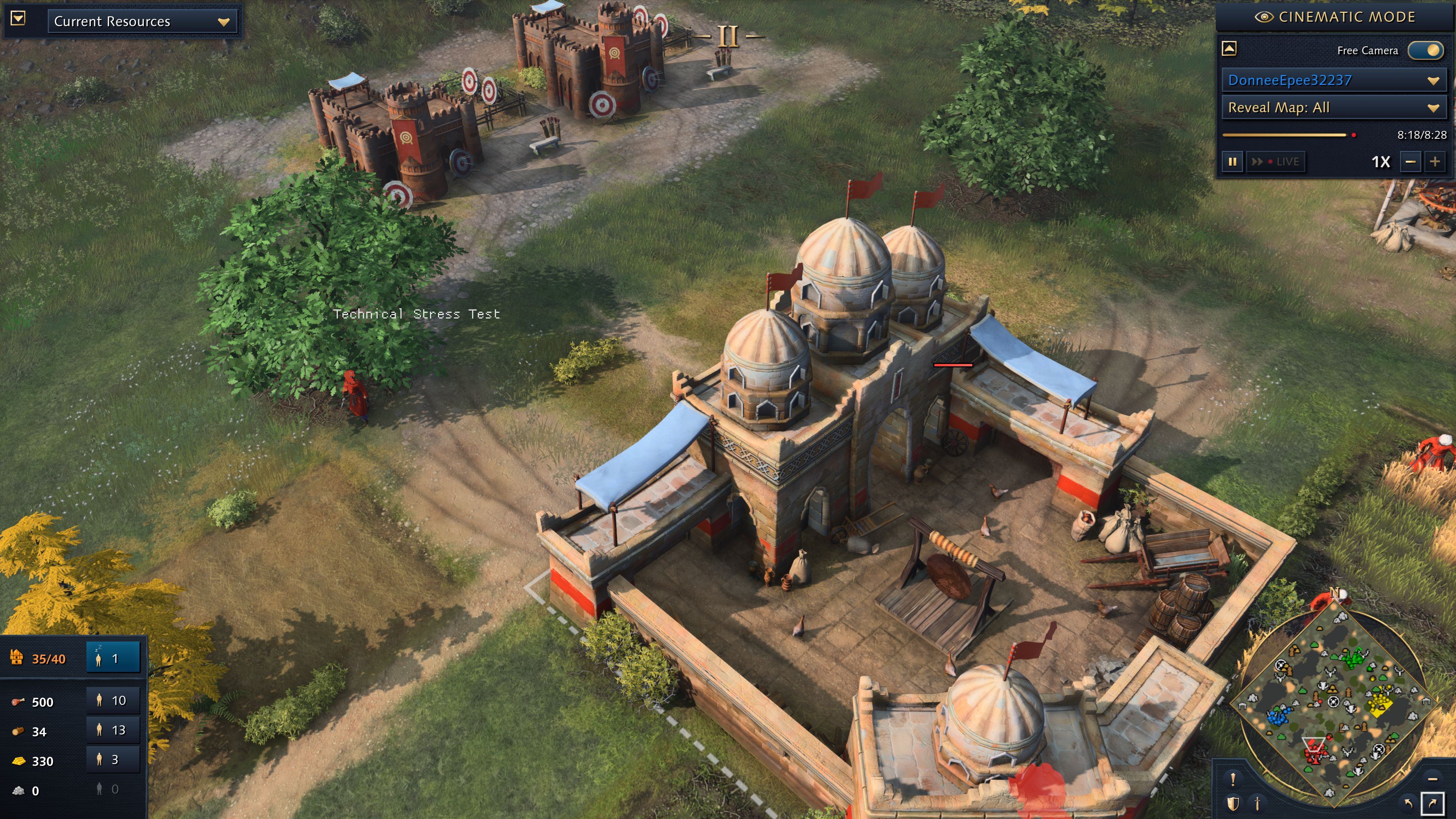Open the Current Resources dropdown

142,22
